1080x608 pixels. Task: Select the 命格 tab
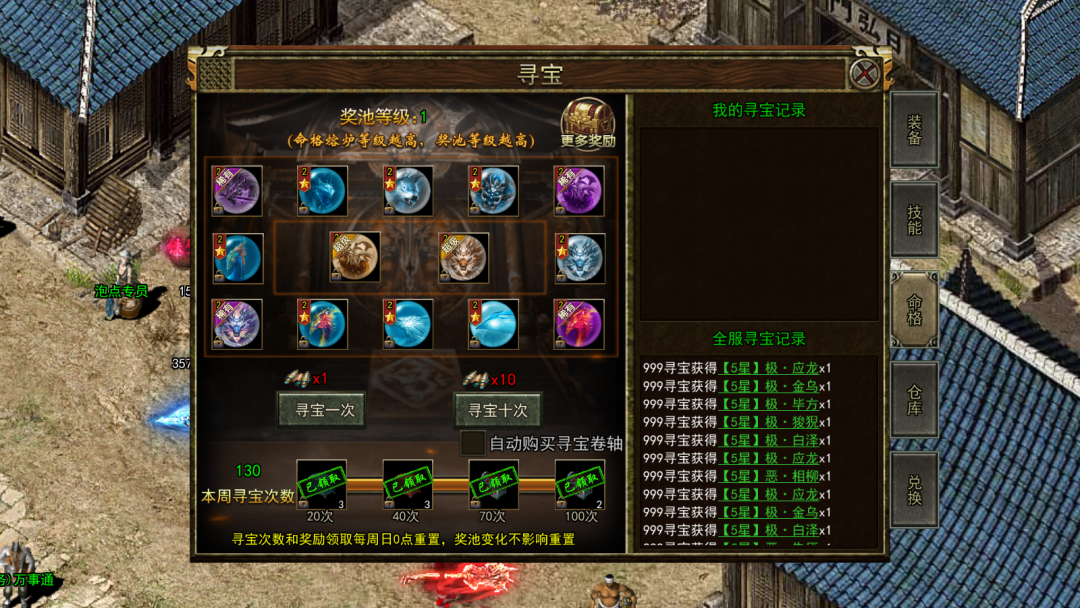[x=914, y=309]
